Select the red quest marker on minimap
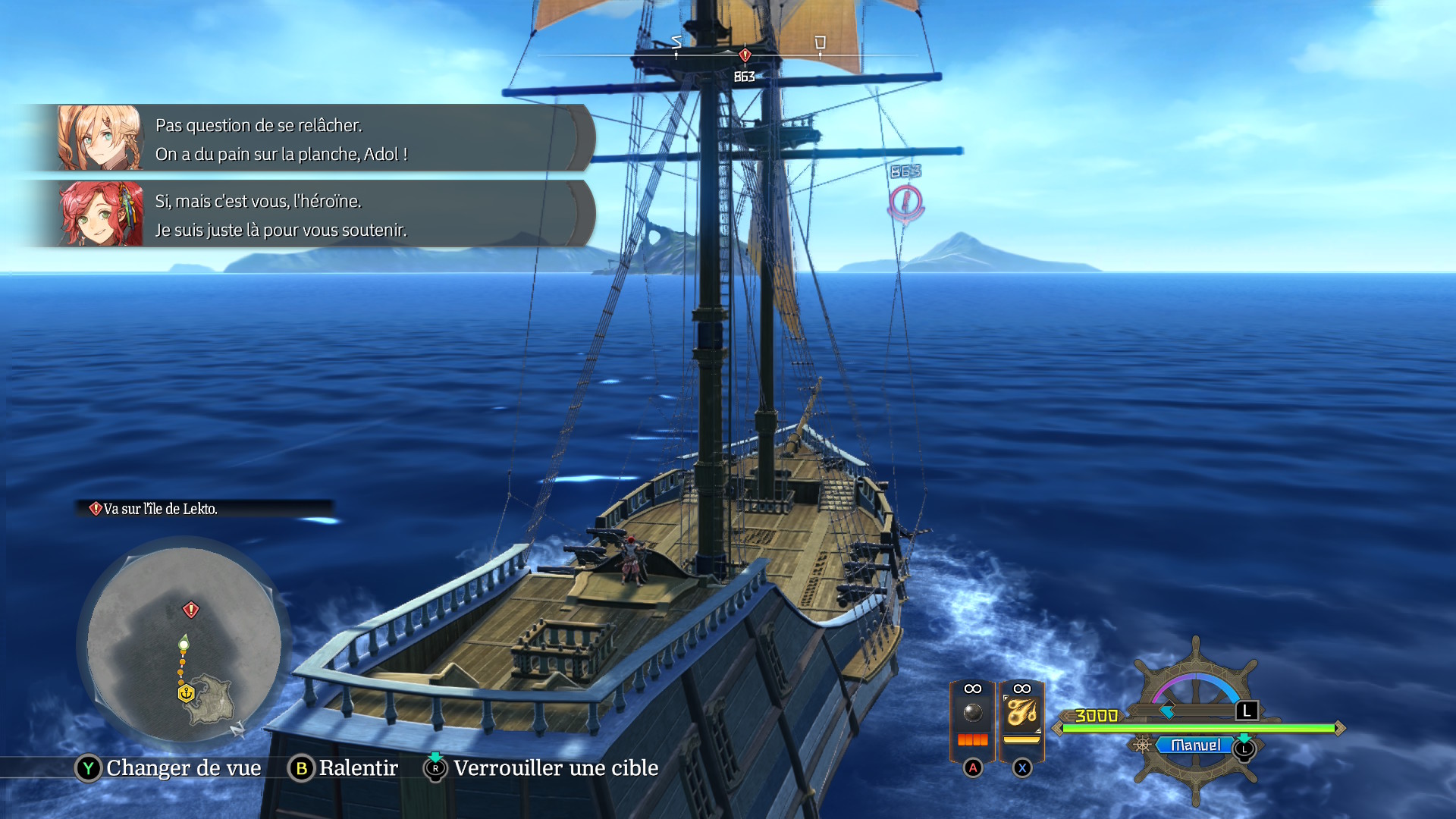This screenshot has height=819, width=1456. pos(191,610)
